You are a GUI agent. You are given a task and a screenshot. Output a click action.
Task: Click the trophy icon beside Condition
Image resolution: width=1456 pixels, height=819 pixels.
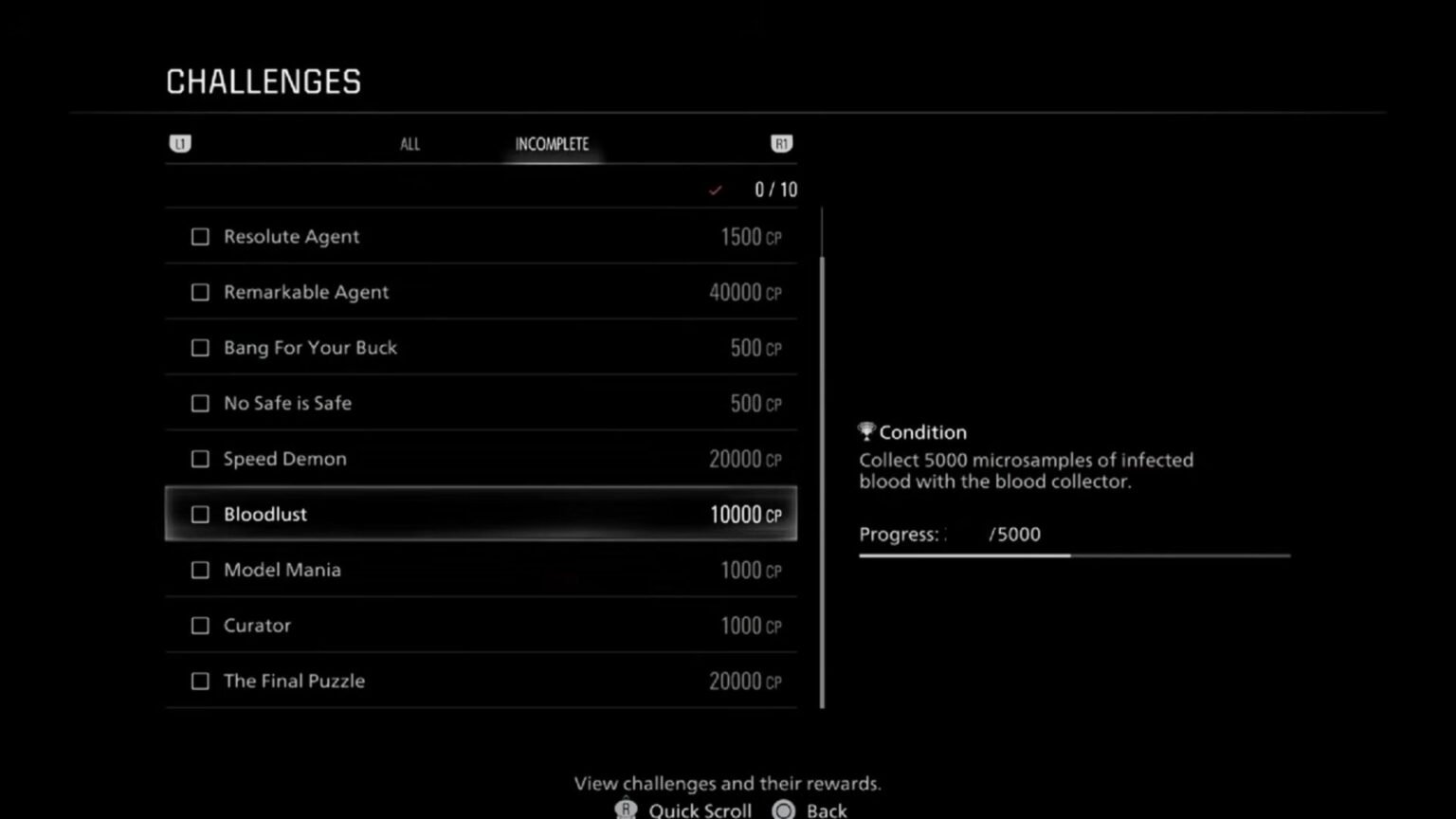point(865,431)
